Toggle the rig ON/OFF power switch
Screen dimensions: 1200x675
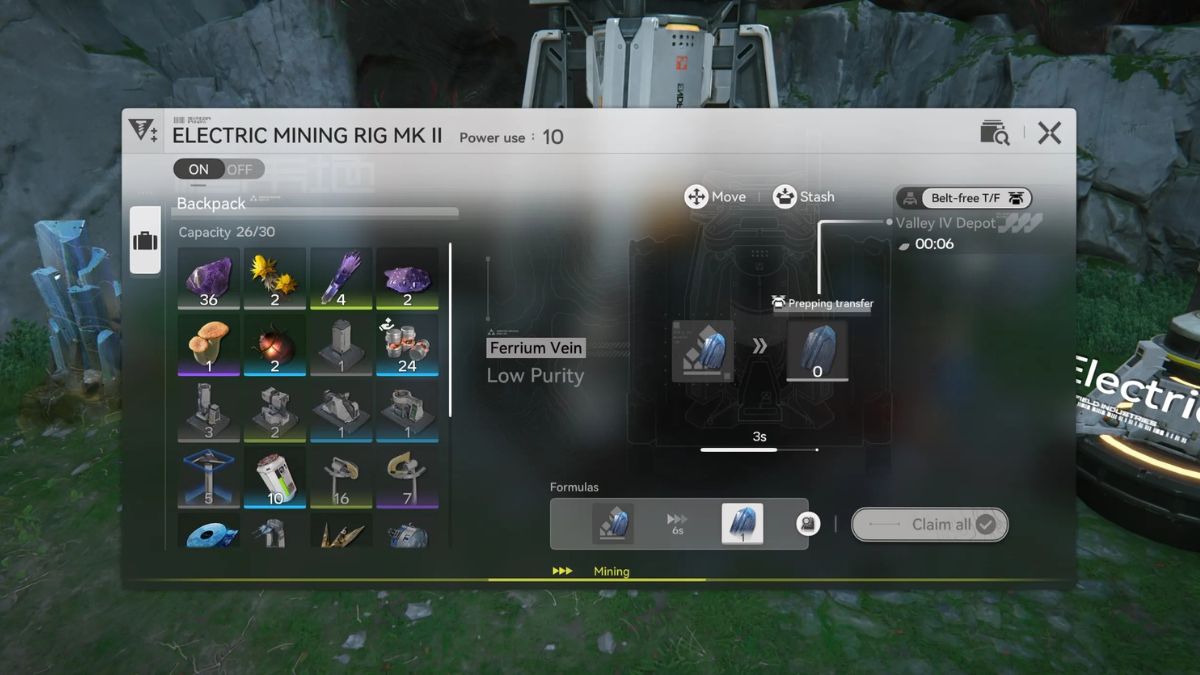pyautogui.click(x=218, y=169)
